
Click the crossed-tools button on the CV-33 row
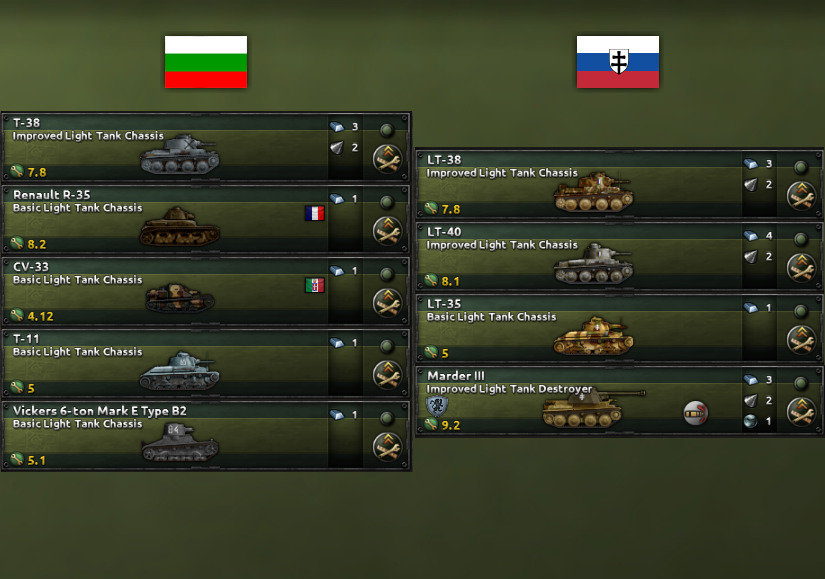click(x=387, y=302)
